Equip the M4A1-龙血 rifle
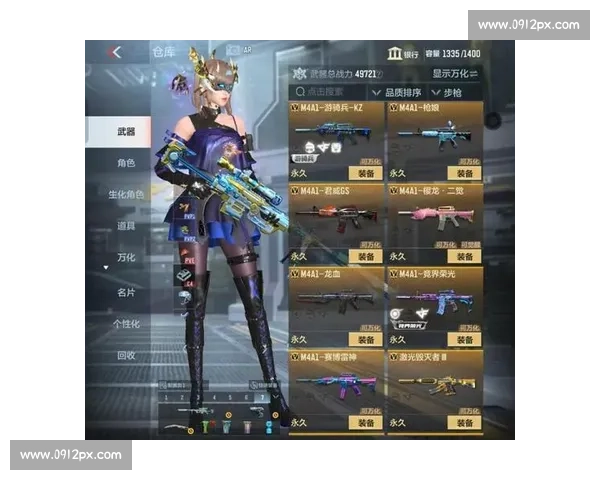Screen dimensions: 600x480 (x=366, y=340)
